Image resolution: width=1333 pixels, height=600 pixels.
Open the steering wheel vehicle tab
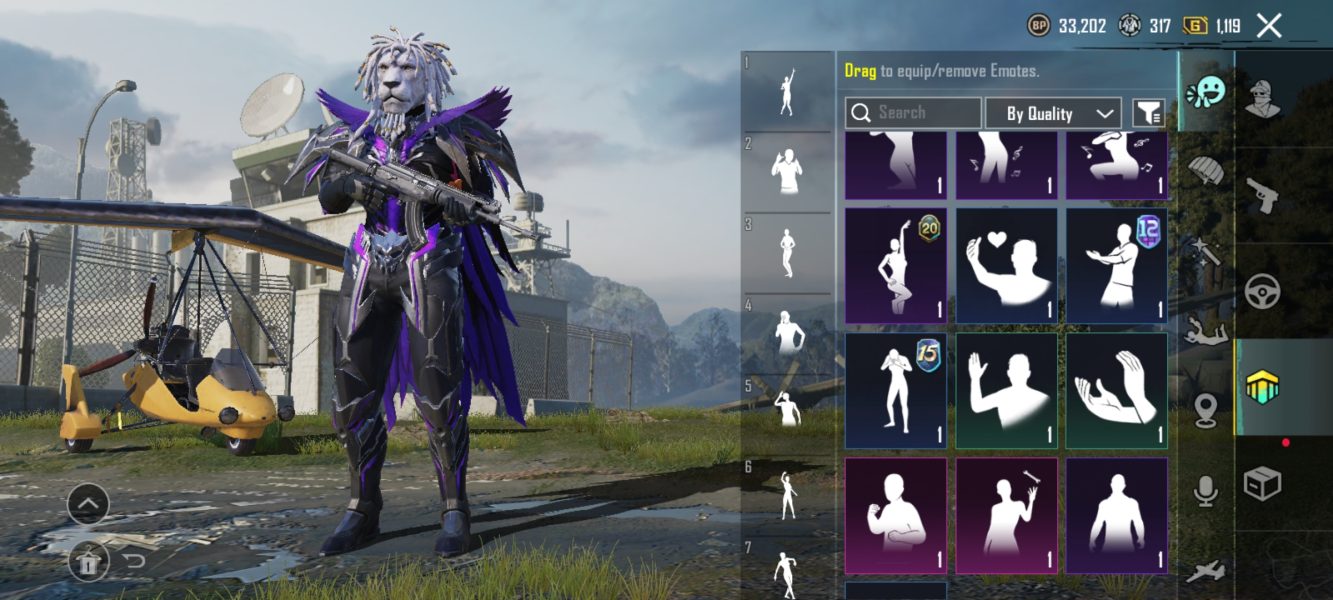point(1264,290)
